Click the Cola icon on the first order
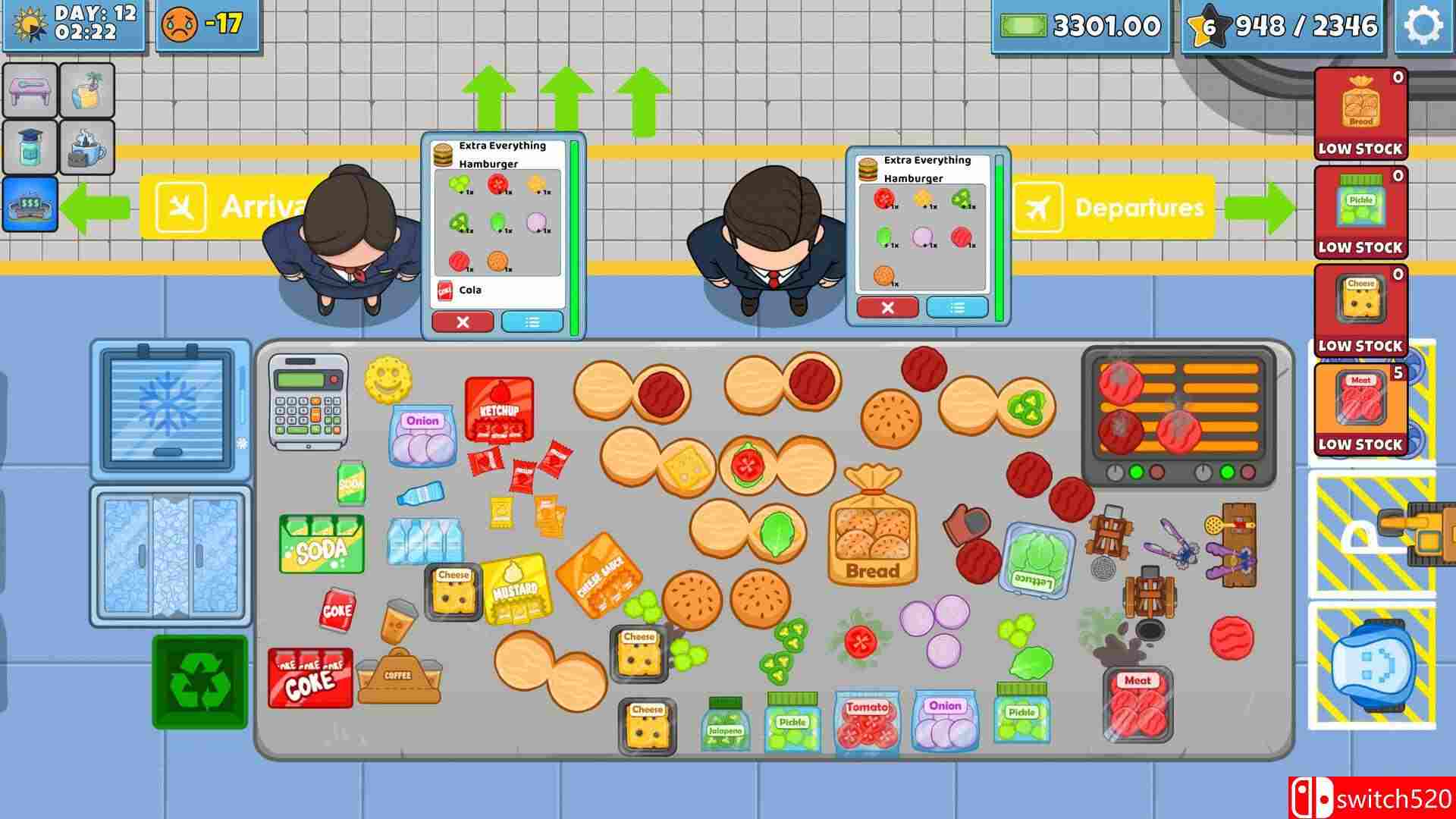The image size is (1456, 819). coord(445,290)
